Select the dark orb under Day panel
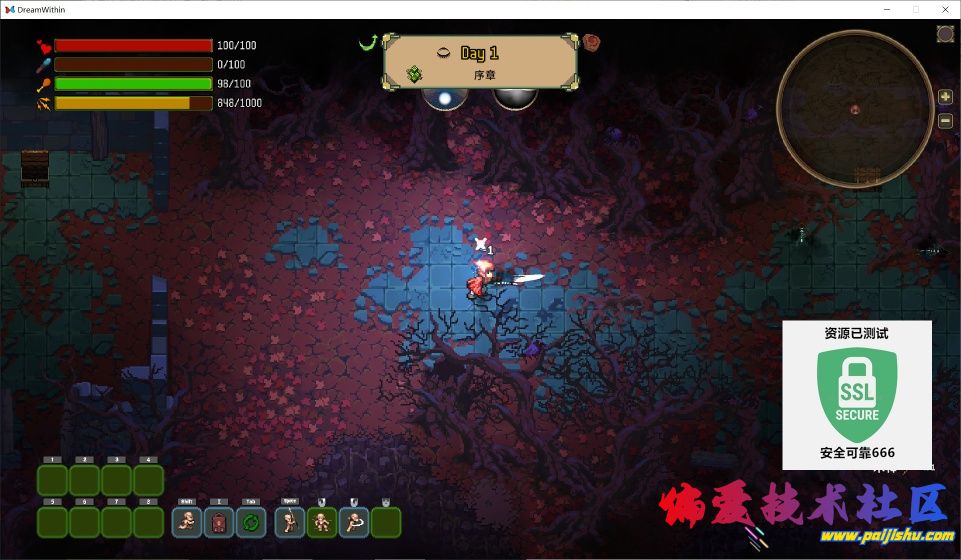Screen dimensions: 961x560 pyautogui.click(x=515, y=98)
